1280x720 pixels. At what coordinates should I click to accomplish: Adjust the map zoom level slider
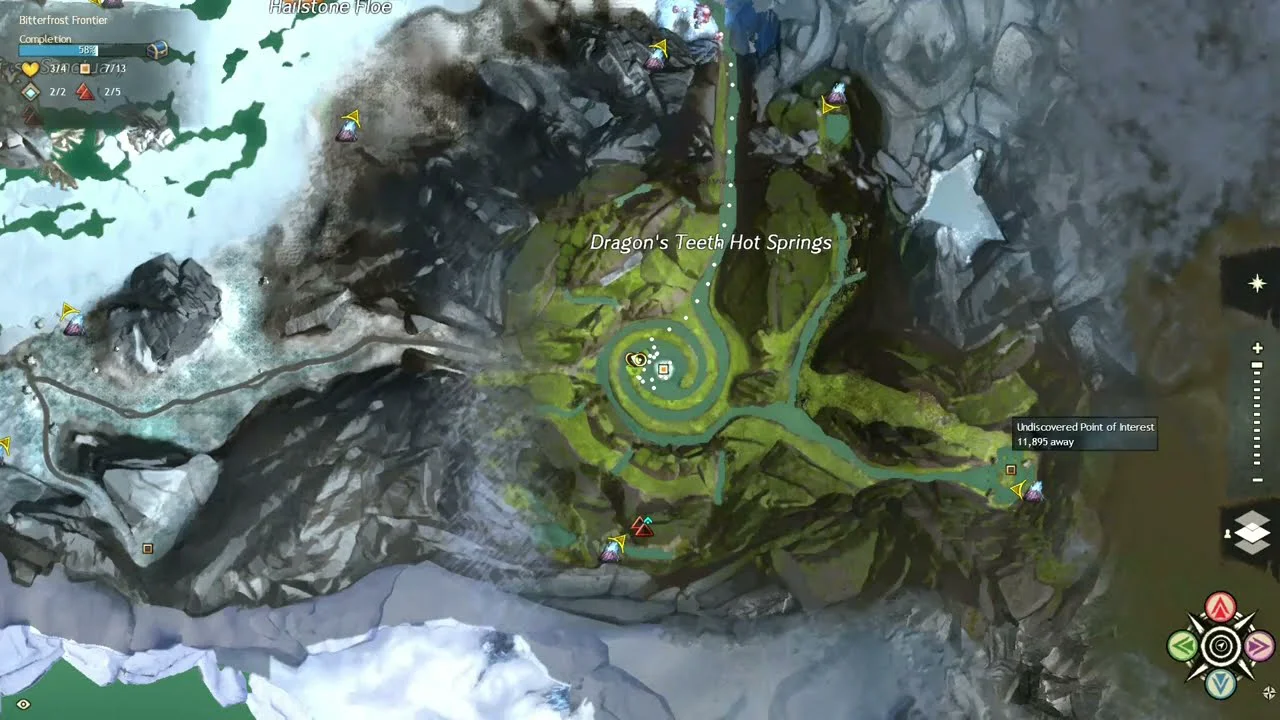coord(1258,414)
